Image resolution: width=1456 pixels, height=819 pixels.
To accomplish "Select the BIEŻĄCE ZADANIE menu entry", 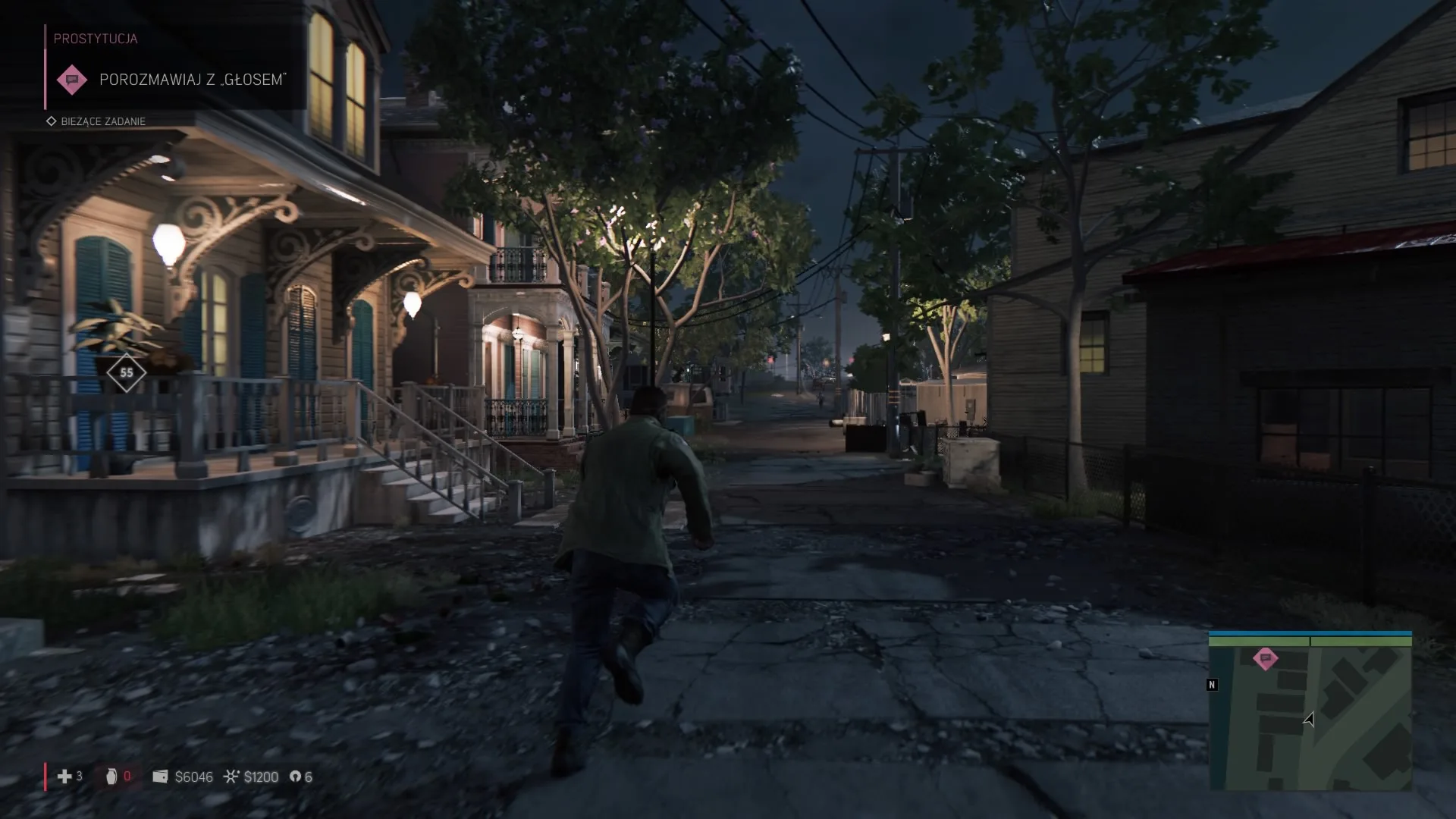I will 102,121.
